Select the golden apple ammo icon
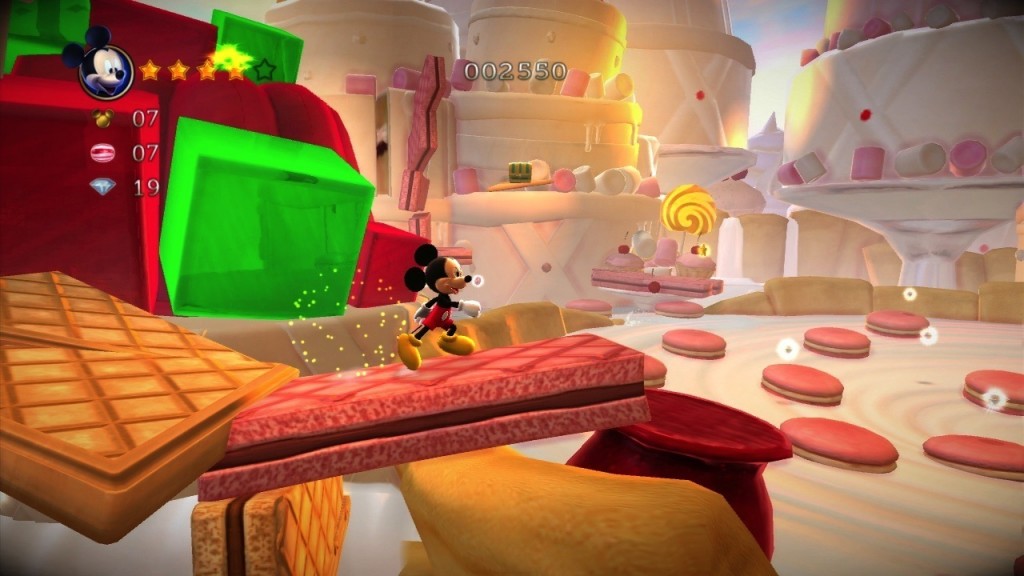Image resolution: width=1024 pixels, height=576 pixels. 102,118
